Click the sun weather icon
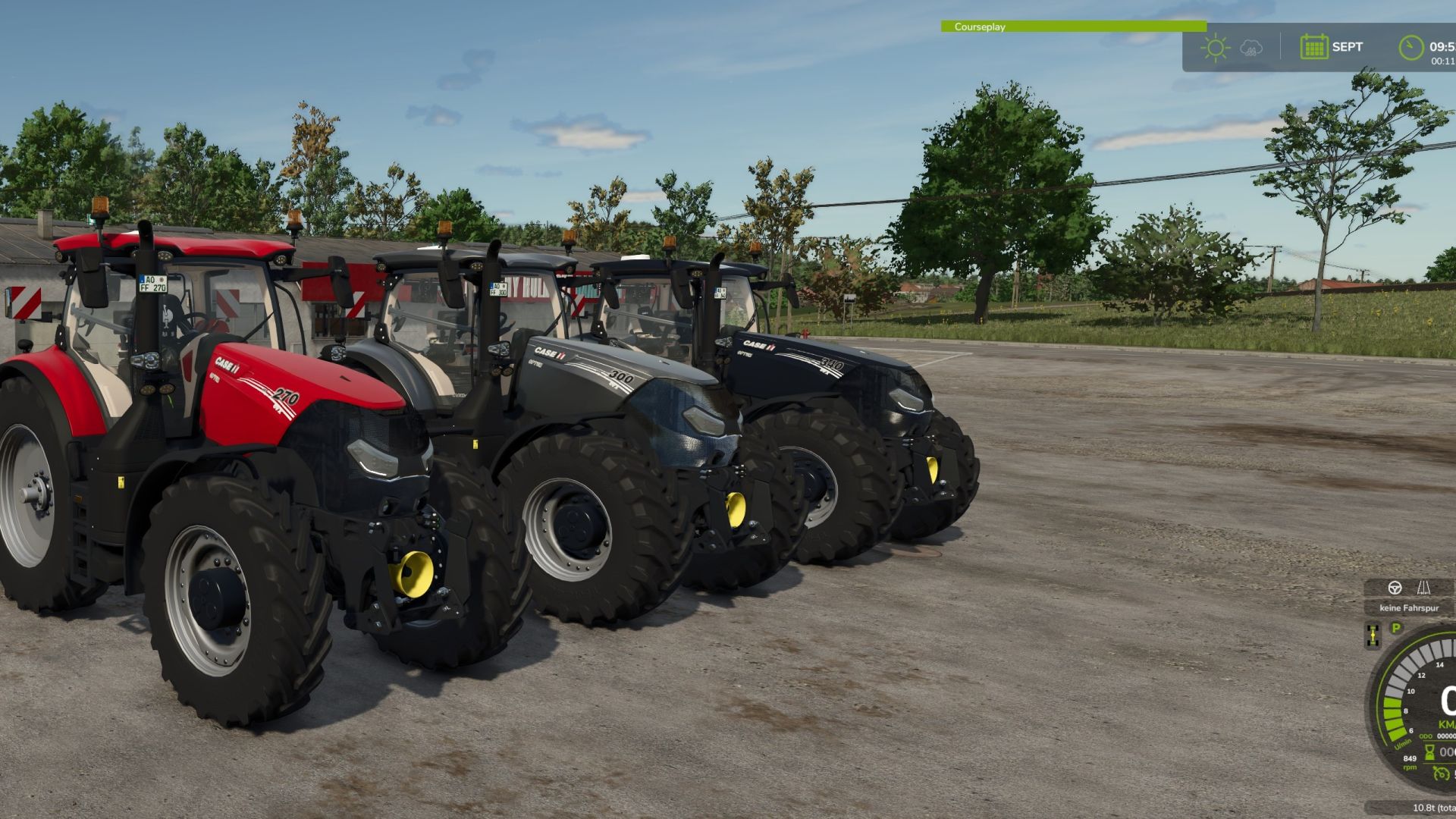The height and width of the screenshot is (819, 1456). (x=1216, y=47)
